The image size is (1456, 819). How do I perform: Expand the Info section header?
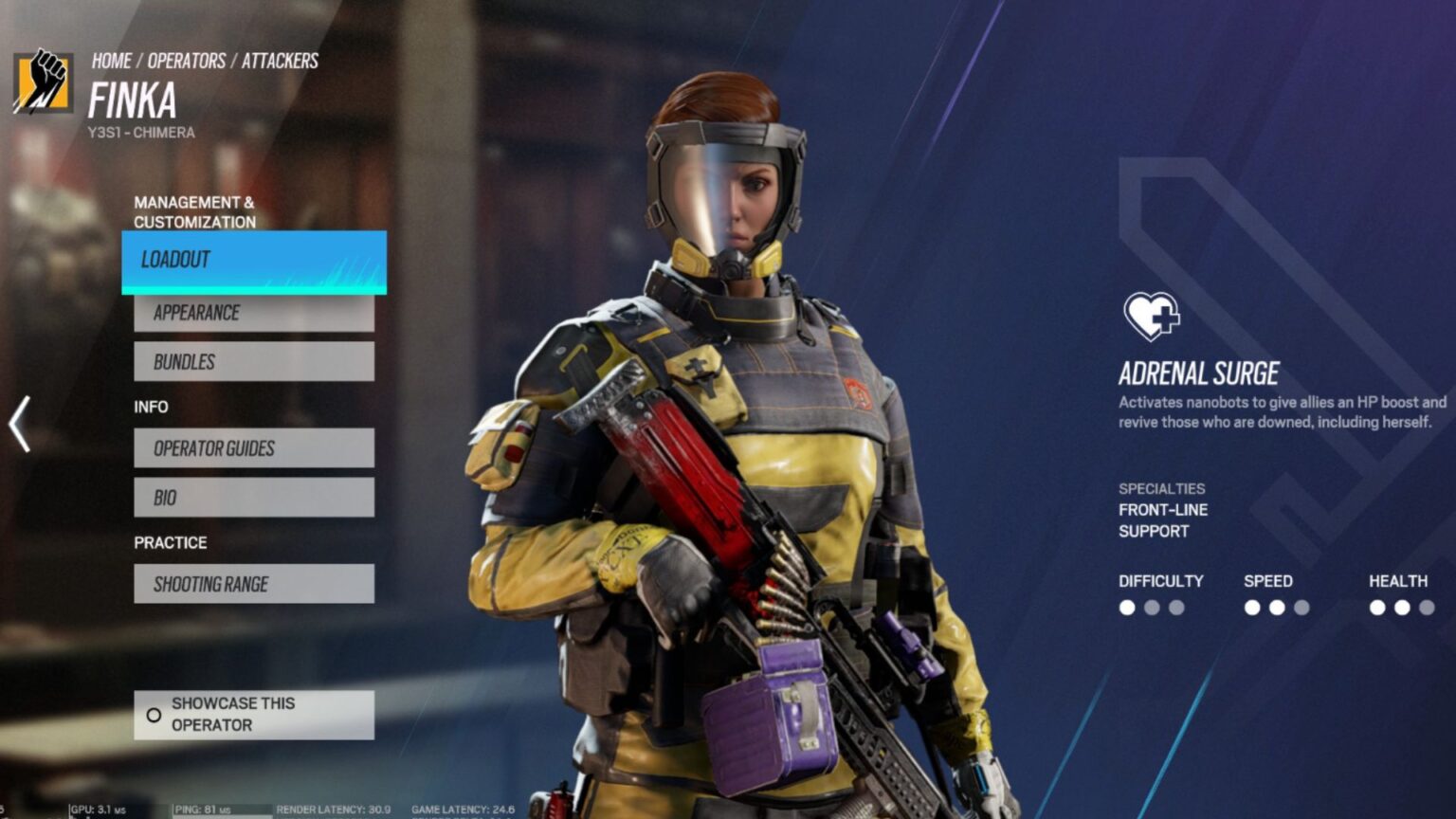click(152, 407)
